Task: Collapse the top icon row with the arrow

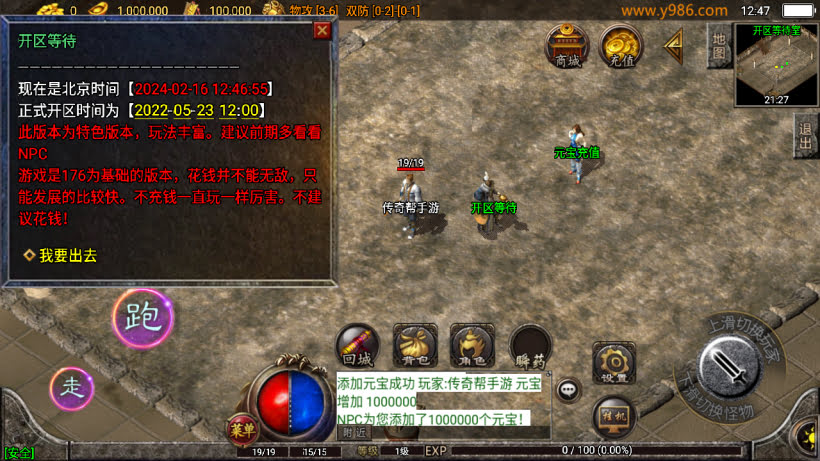Action: tap(674, 43)
